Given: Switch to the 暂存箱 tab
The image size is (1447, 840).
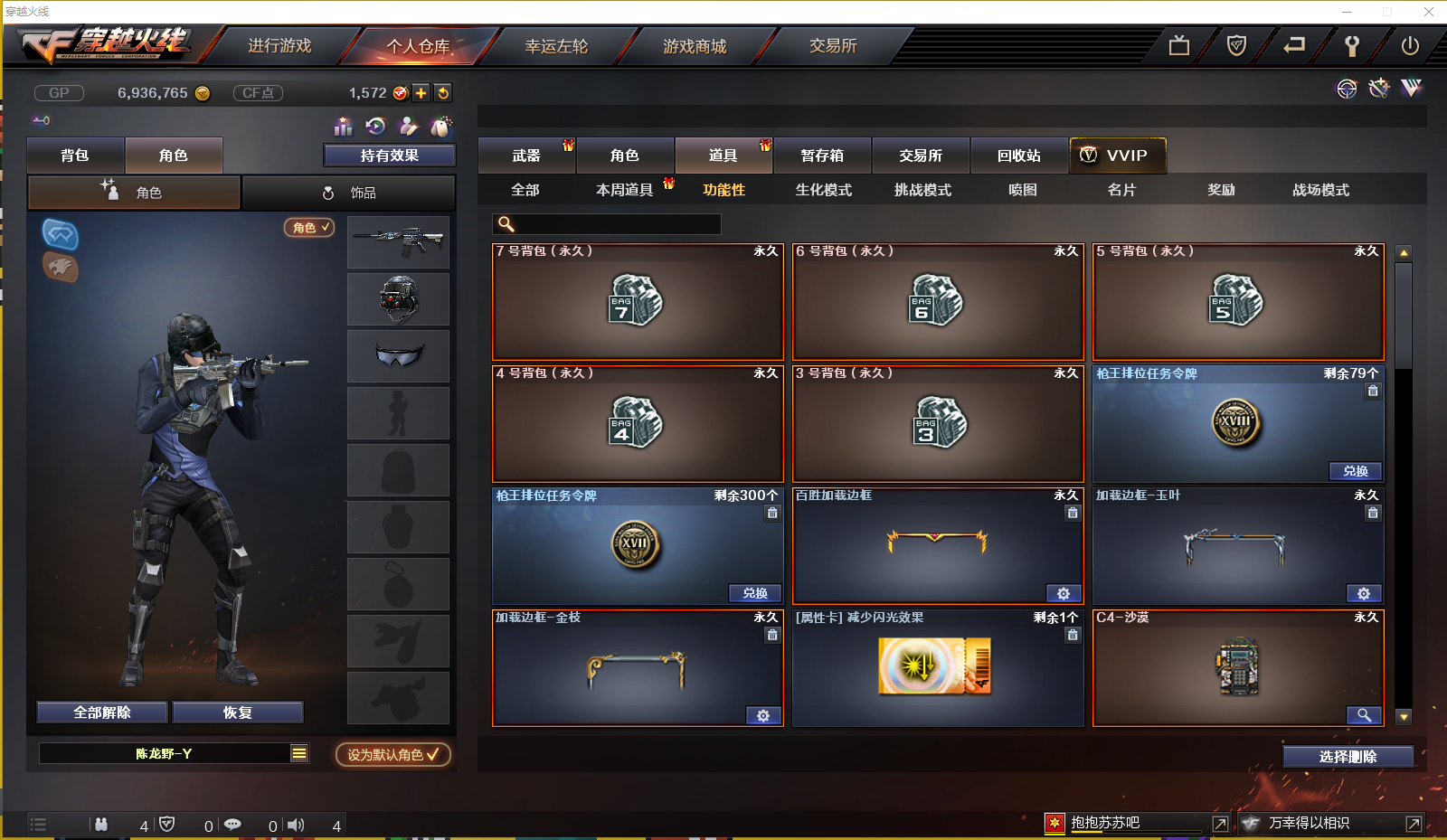Looking at the screenshot, I should click(821, 155).
